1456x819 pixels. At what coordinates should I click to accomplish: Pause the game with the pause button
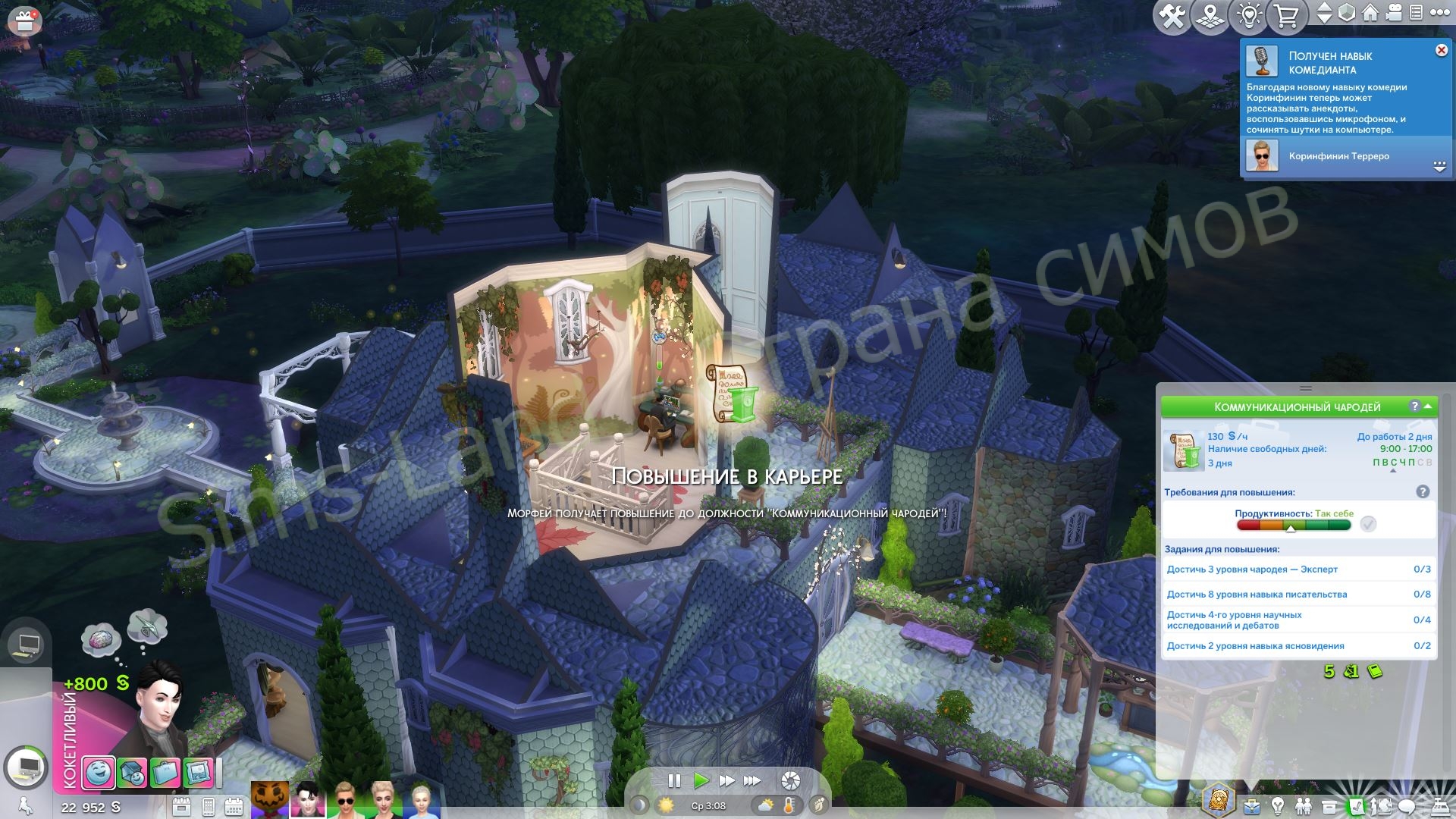click(x=674, y=780)
